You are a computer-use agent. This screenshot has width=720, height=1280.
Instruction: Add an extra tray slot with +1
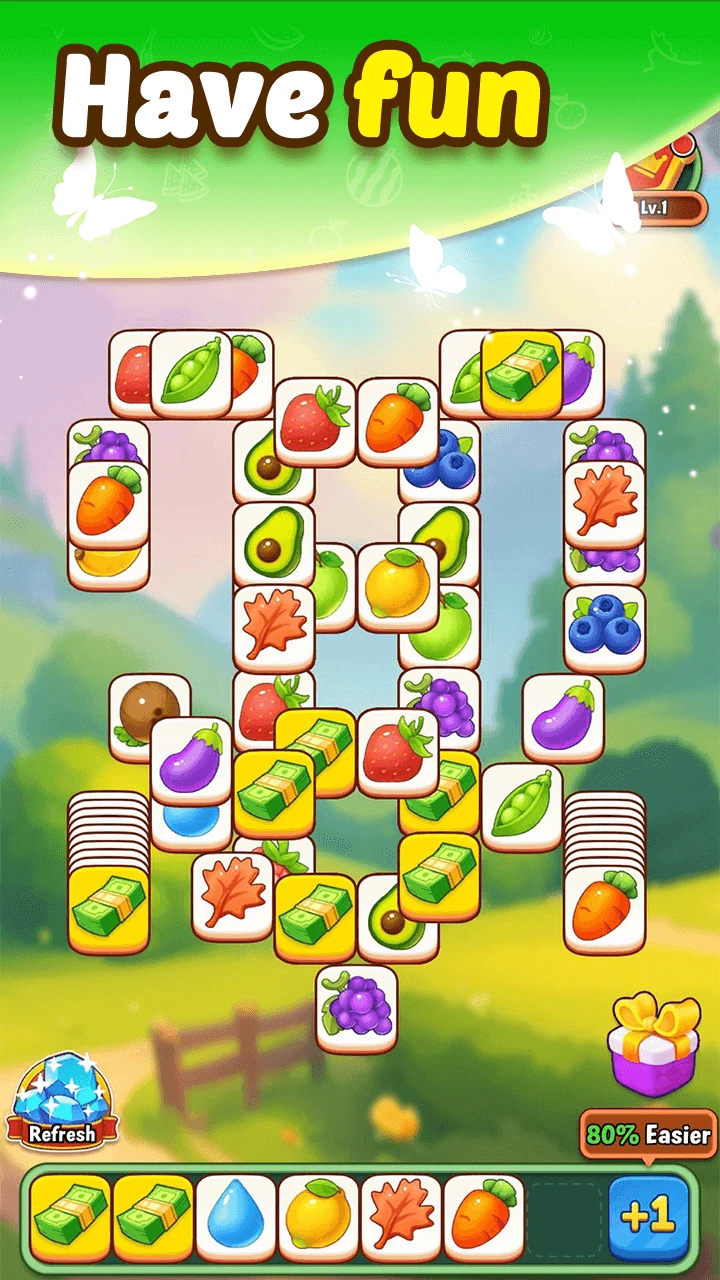pyautogui.click(x=648, y=1218)
